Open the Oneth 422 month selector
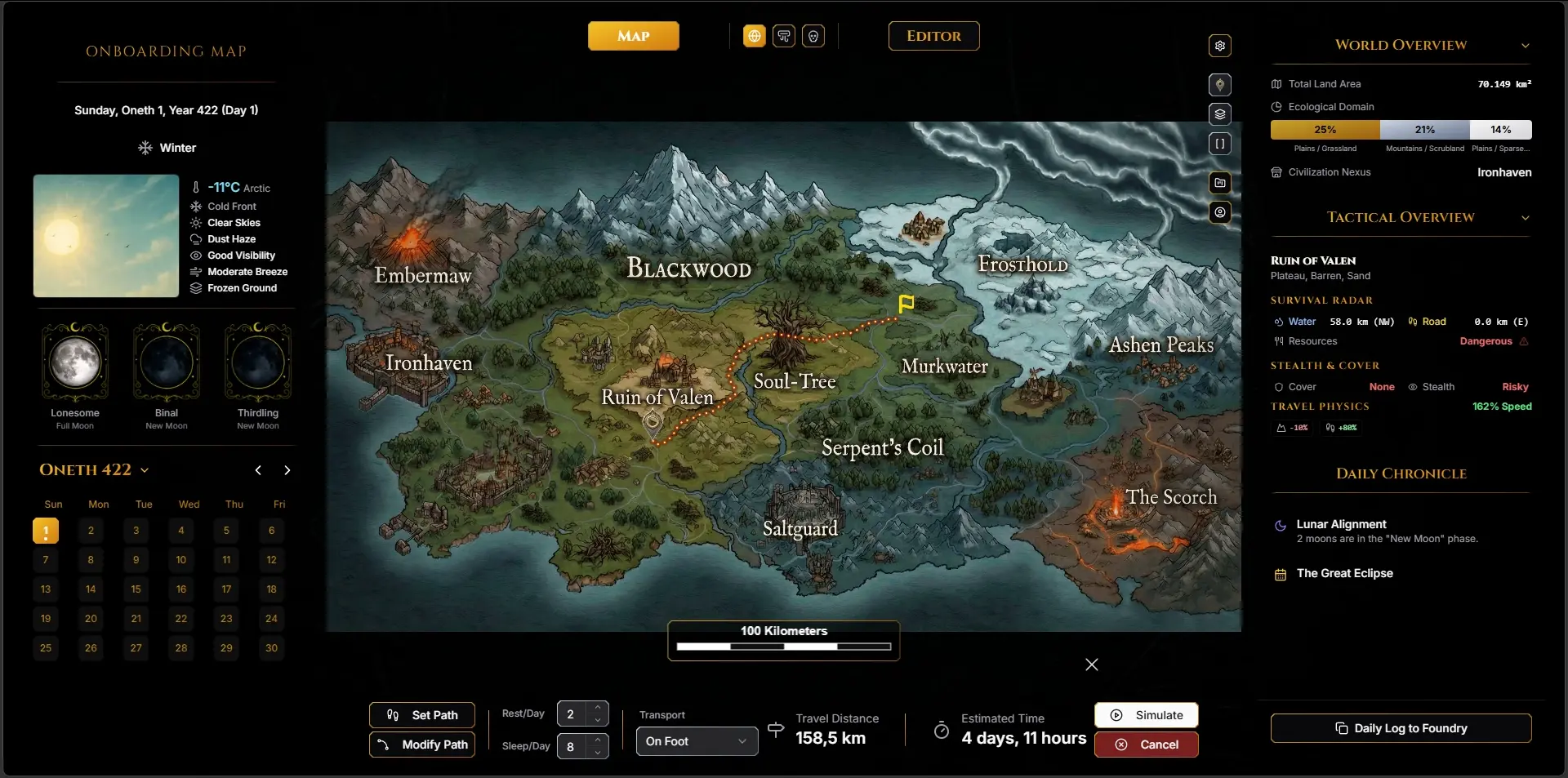The height and width of the screenshot is (778, 1568). tap(94, 470)
